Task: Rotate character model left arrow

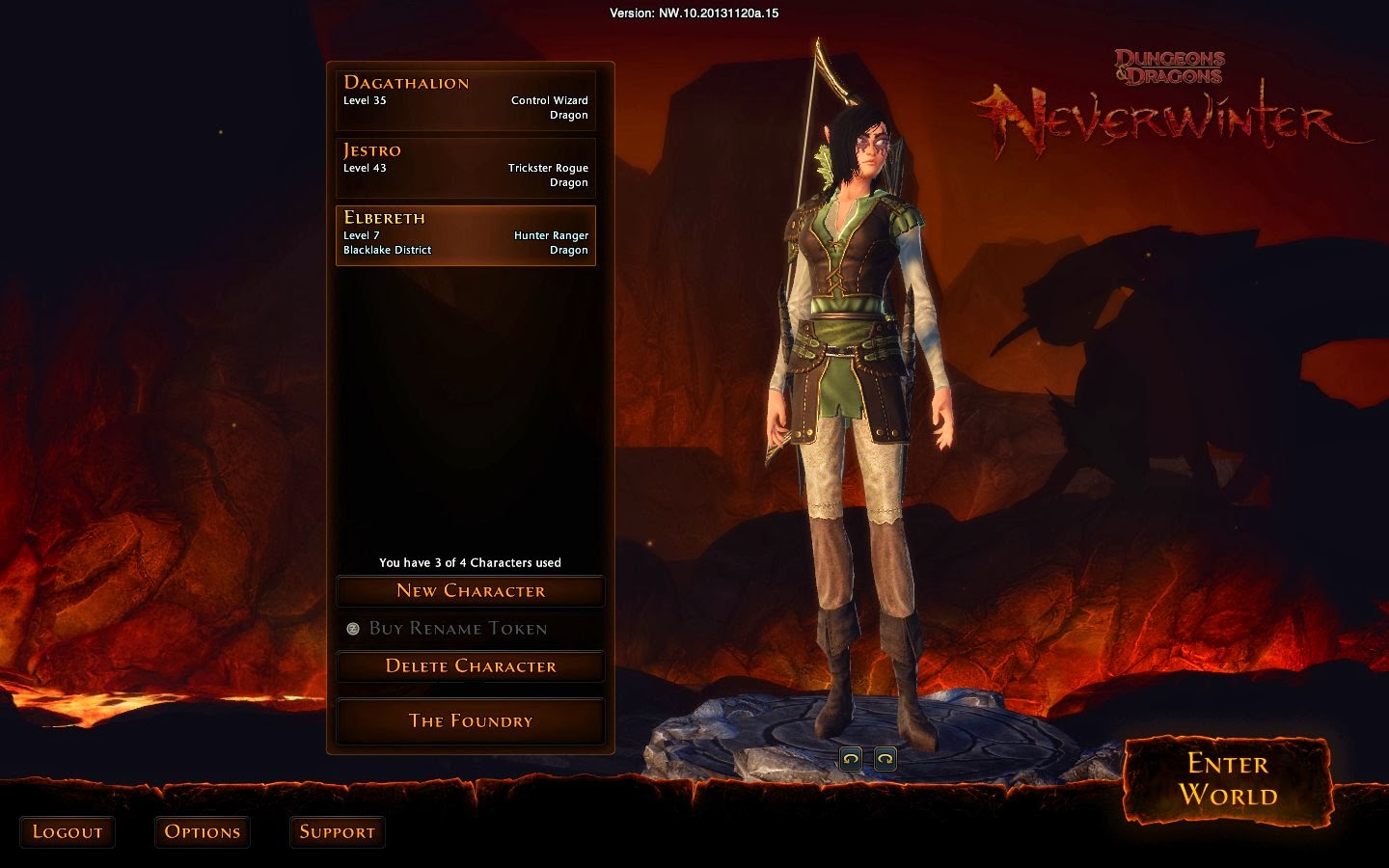Action: [851, 759]
